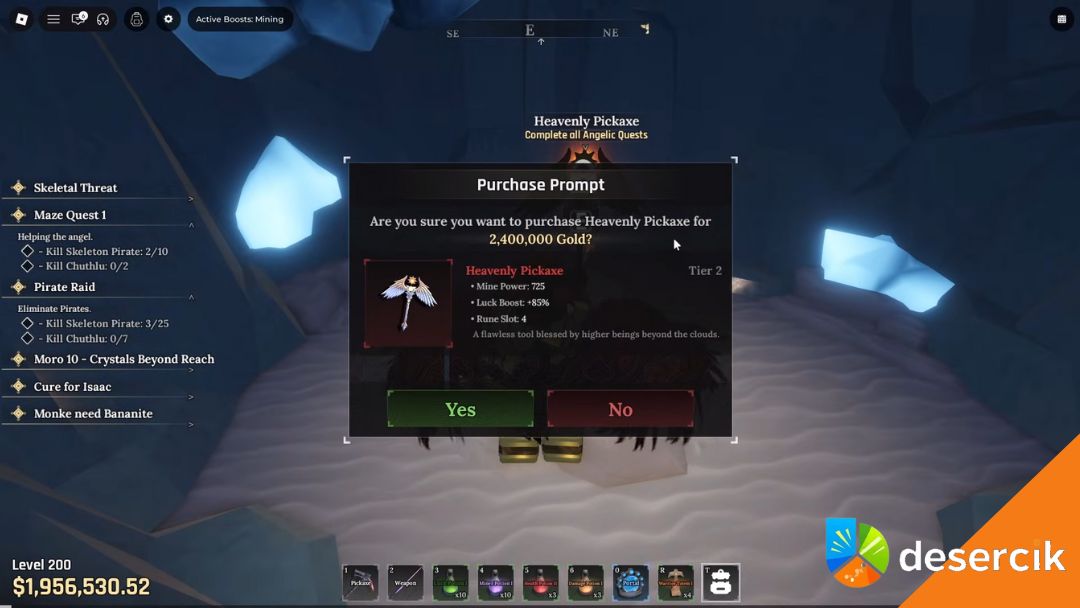Activate the Portal hotbar slot
This screenshot has width=1080, height=608.
(631, 582)
